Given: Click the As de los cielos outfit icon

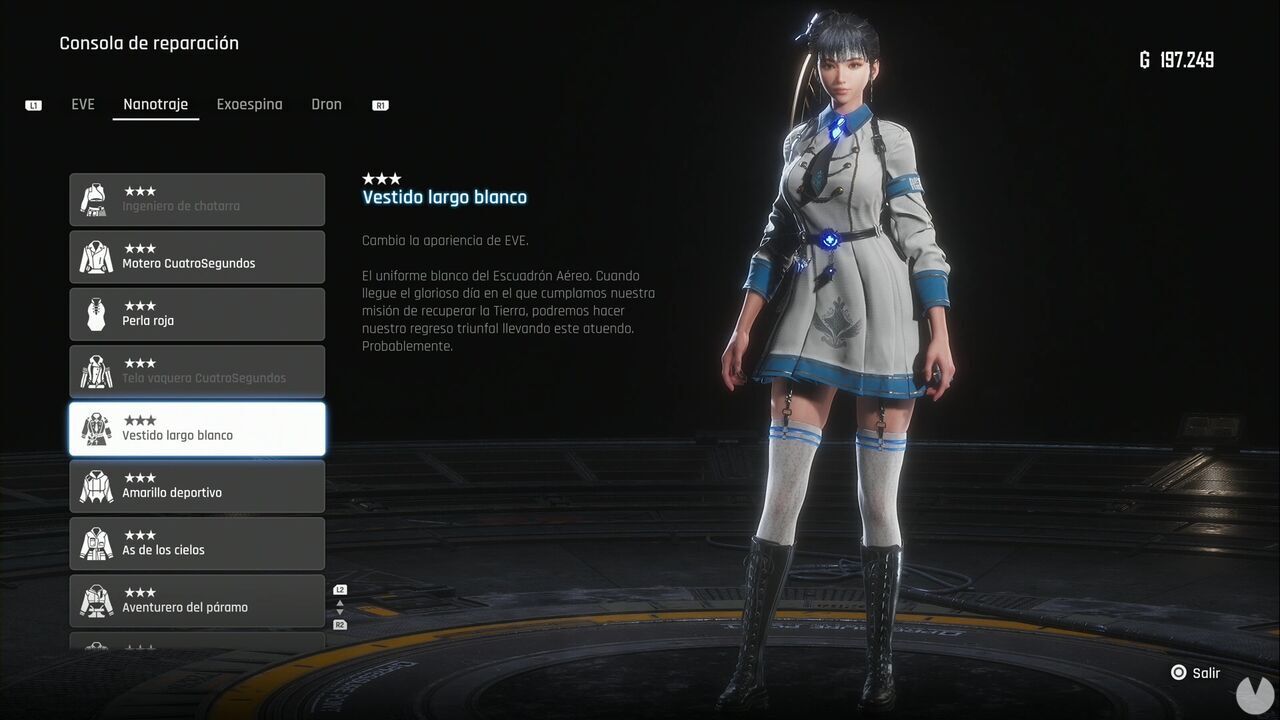Looking at the screenshot, I should click(x=95, y=543).
